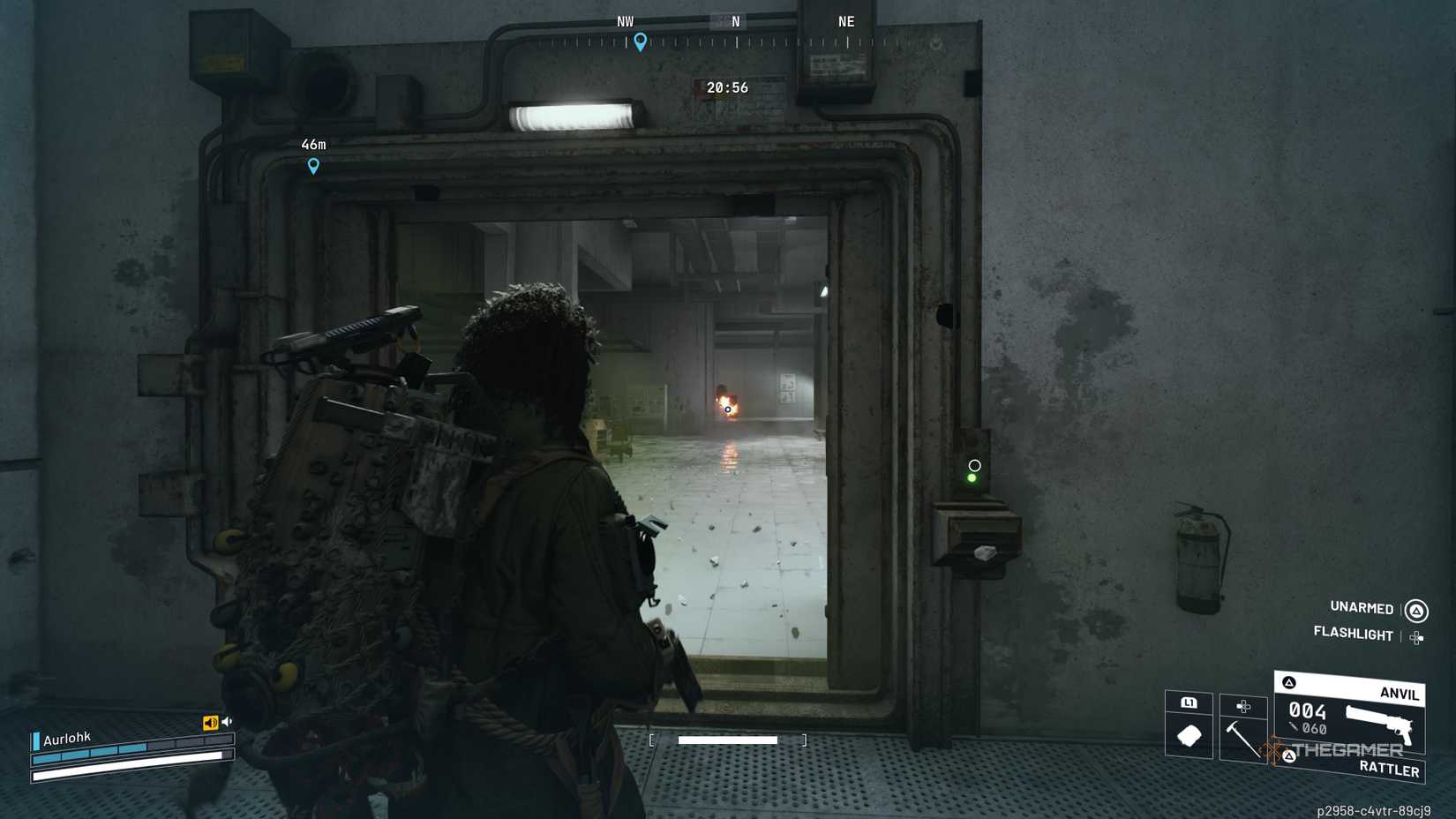Select the NE compass label

[x=845, y=21]
